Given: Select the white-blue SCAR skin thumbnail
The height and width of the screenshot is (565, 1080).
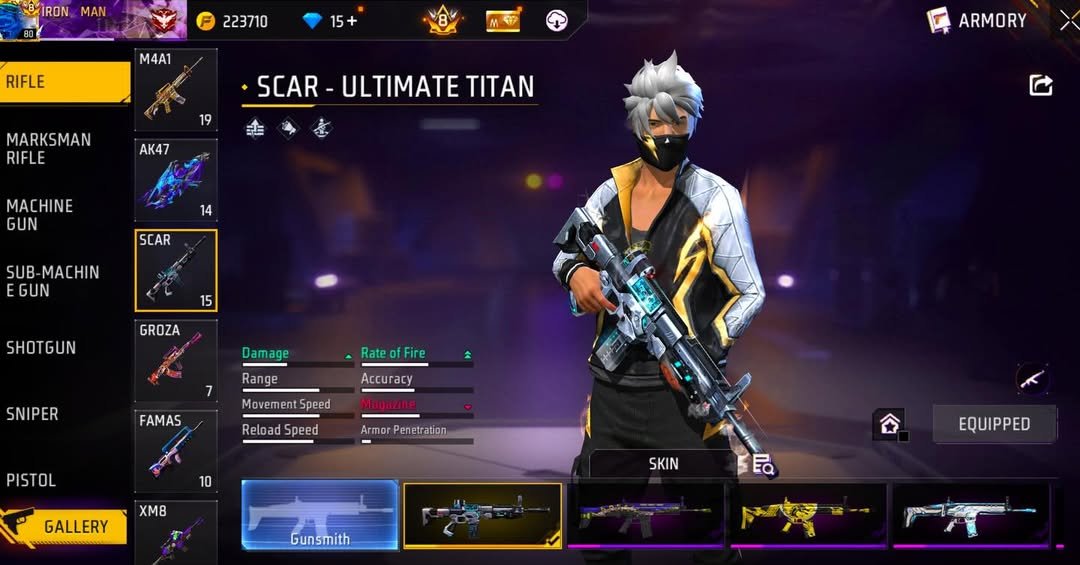Looking at the screenshot, I should pos(970,514).
